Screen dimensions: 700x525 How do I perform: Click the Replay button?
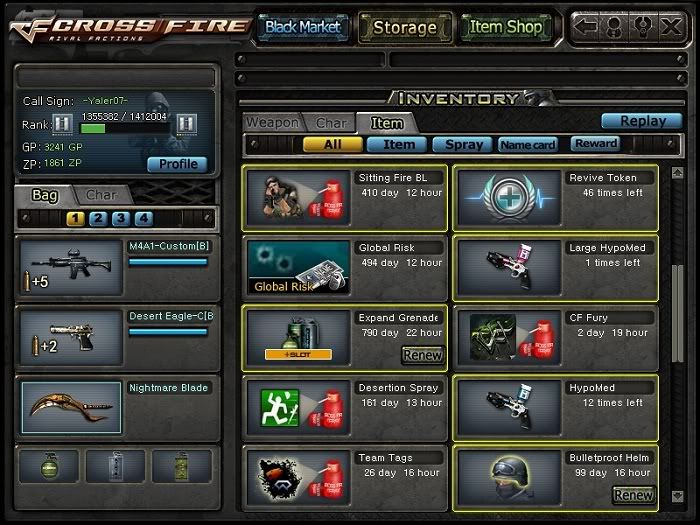point(642,121)
